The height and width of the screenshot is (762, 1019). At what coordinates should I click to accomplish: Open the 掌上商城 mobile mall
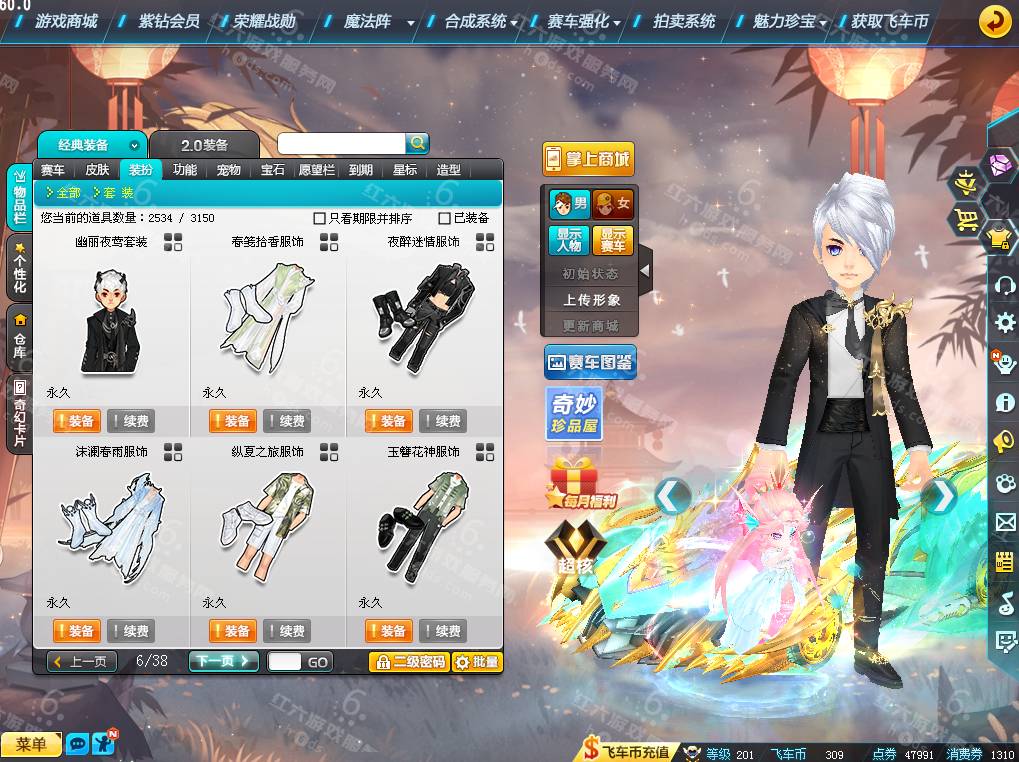(x=588, y=159)
